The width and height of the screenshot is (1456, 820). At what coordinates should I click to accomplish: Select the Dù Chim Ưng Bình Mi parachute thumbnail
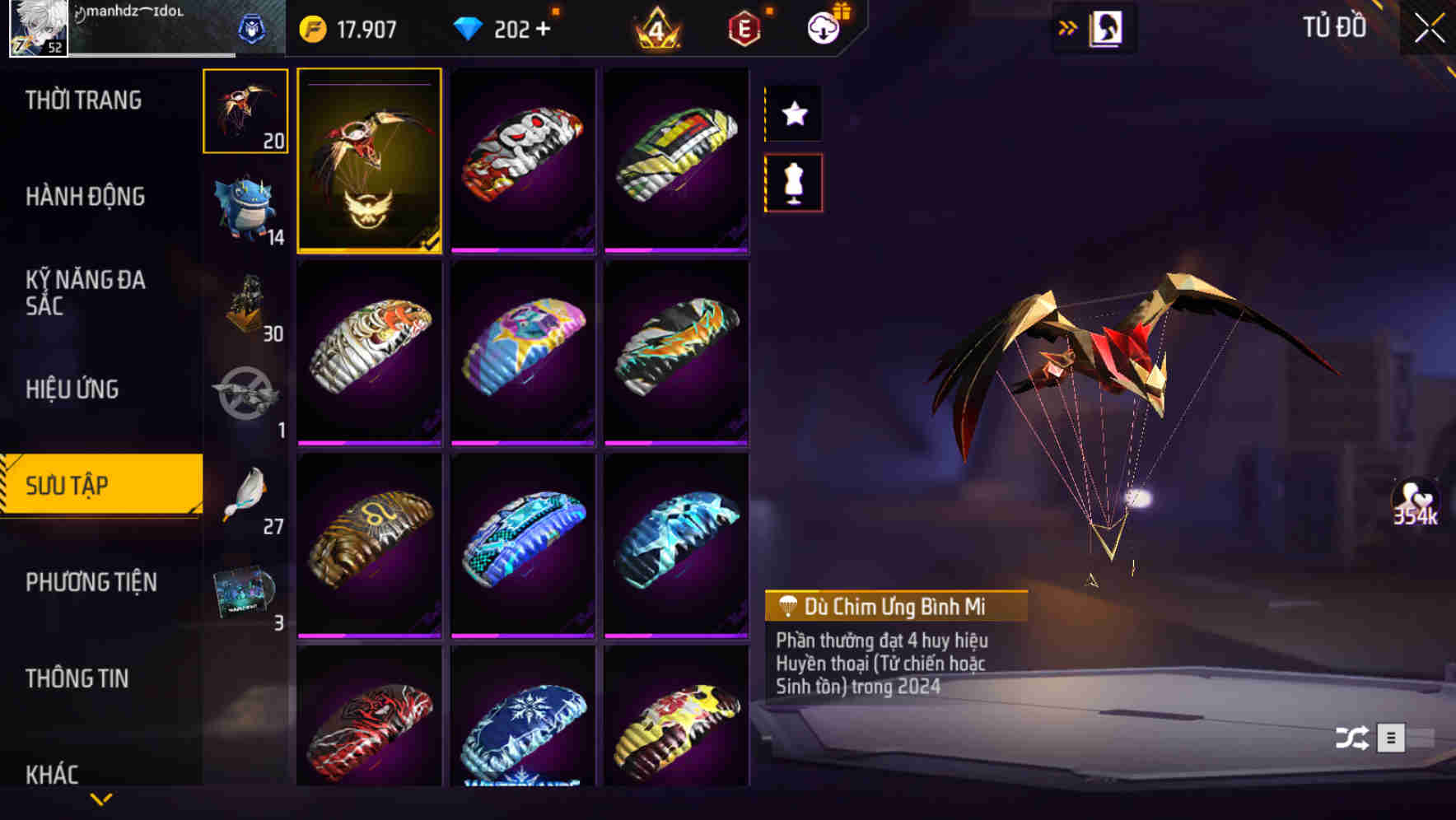pos(370,161)
